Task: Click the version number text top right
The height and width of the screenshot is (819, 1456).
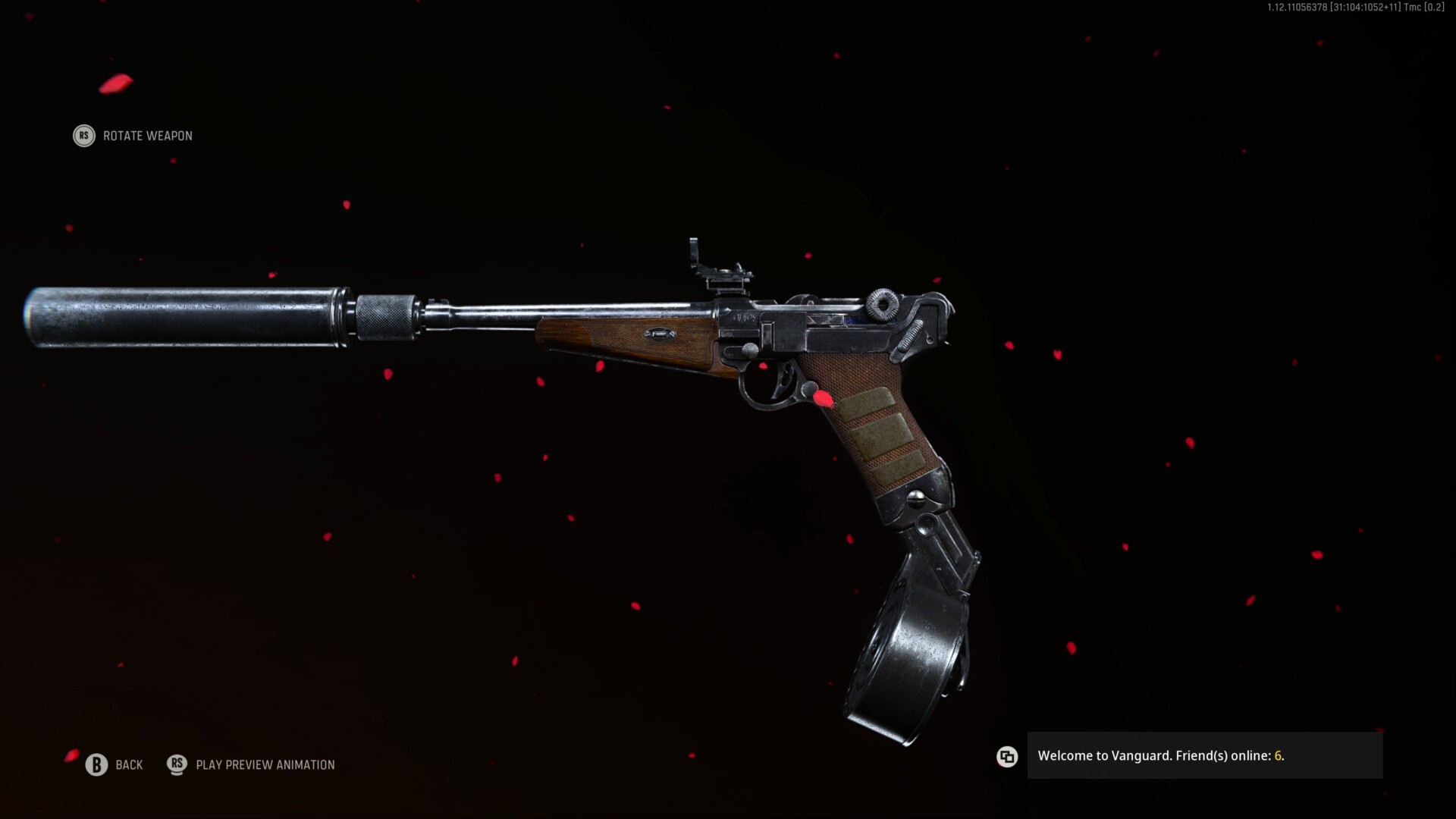Action: (1357, 8)
